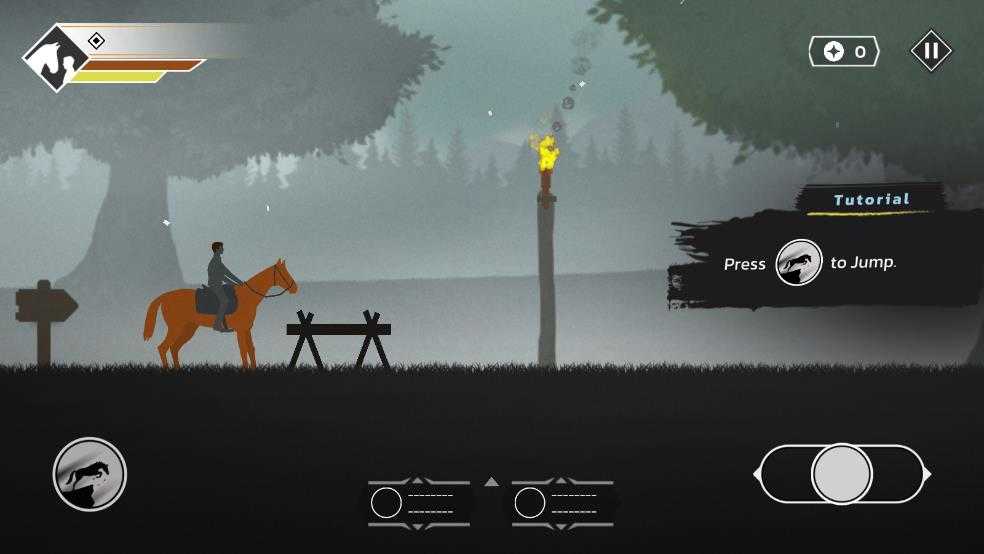This screenshot has width=984, height=554.
Task: Select the horse and rider portrait emblem
Action: [x=56, y=58]
